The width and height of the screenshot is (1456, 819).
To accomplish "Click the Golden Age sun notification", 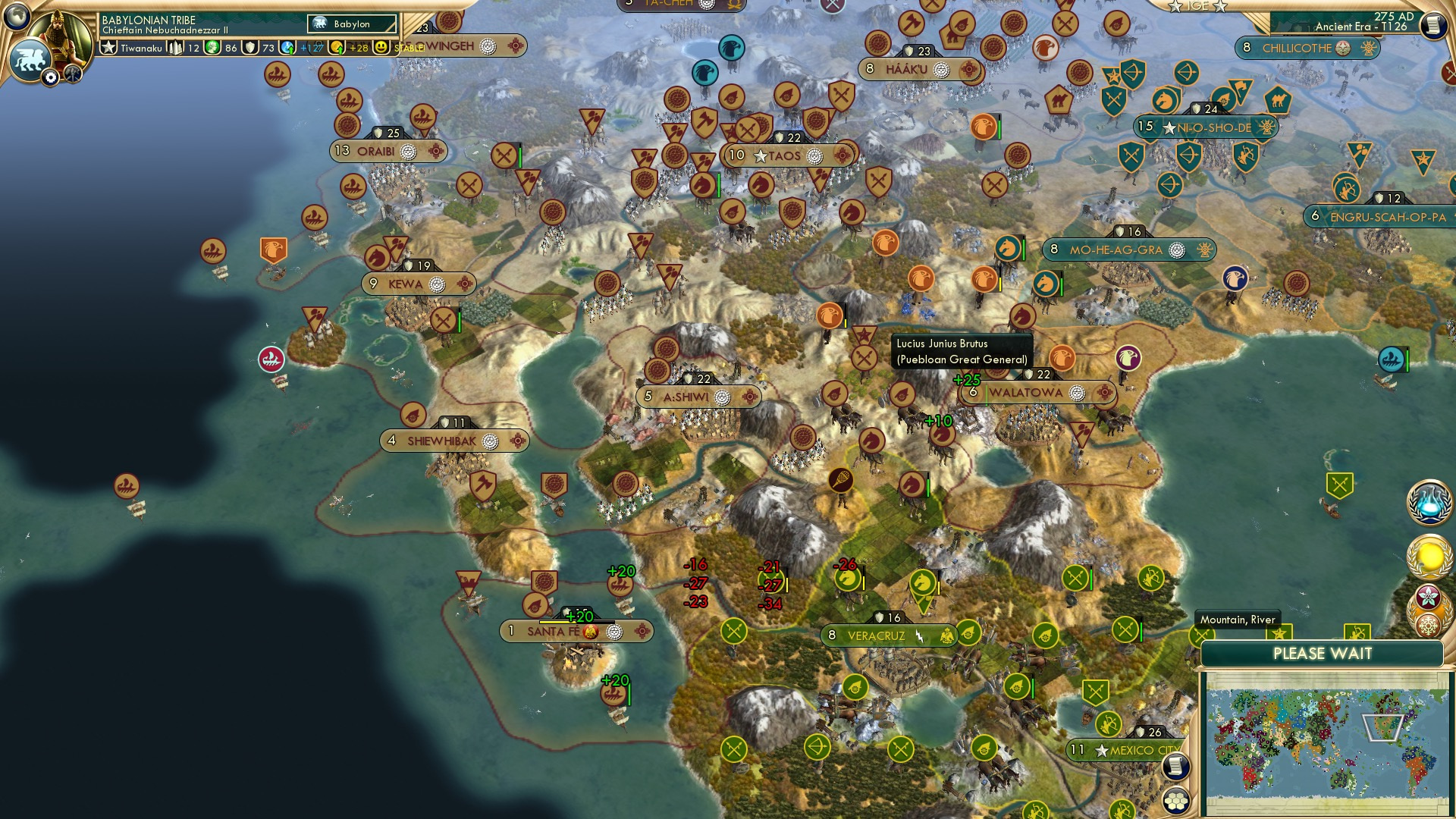I will pyautogui.click(x=1429, y=557).
